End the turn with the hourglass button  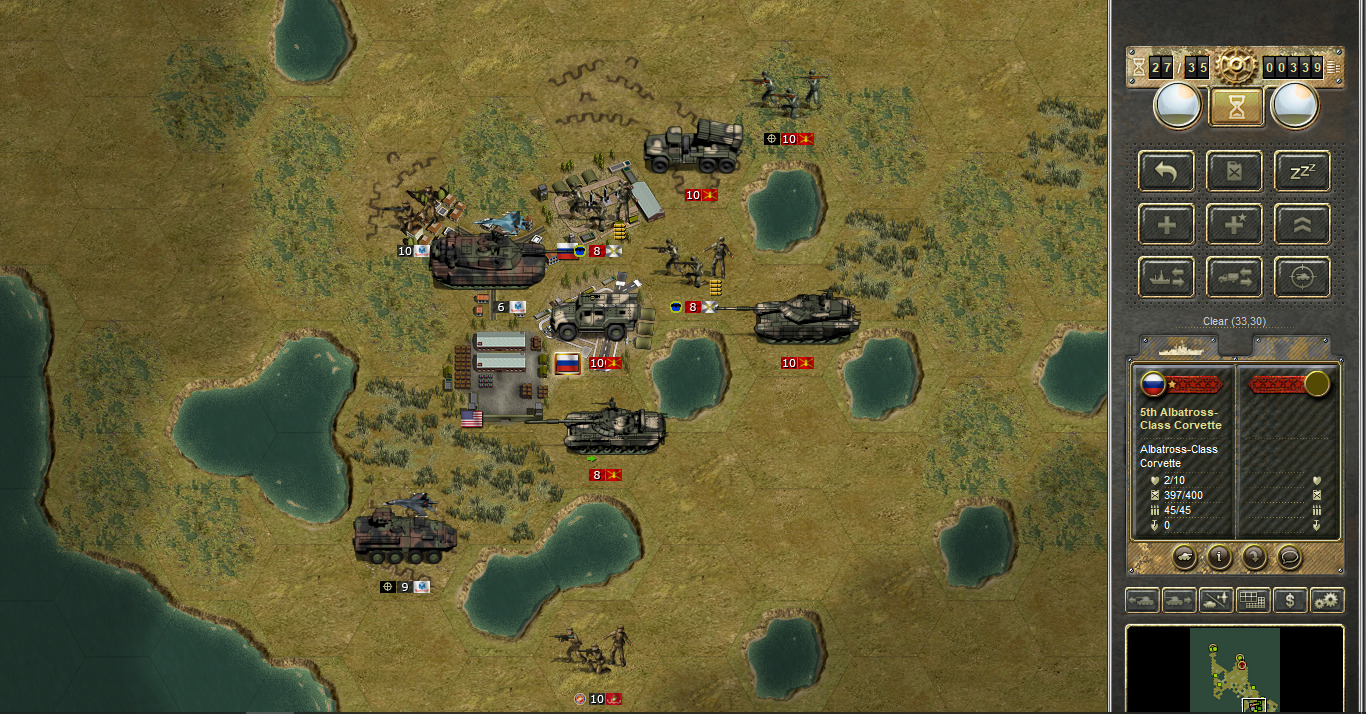(x=1236, y=106)
